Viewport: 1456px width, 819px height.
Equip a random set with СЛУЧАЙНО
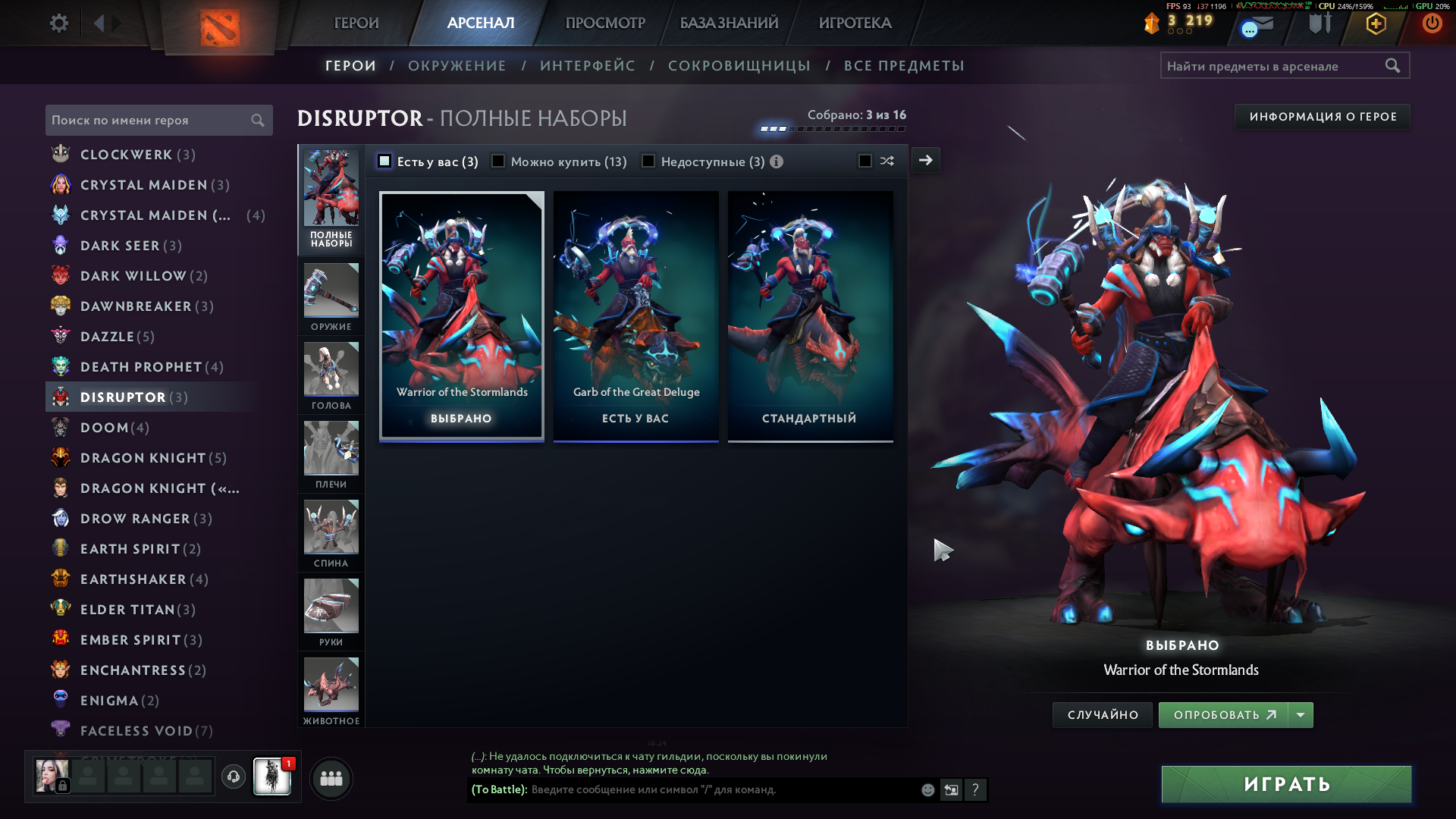pos(1103,715)
